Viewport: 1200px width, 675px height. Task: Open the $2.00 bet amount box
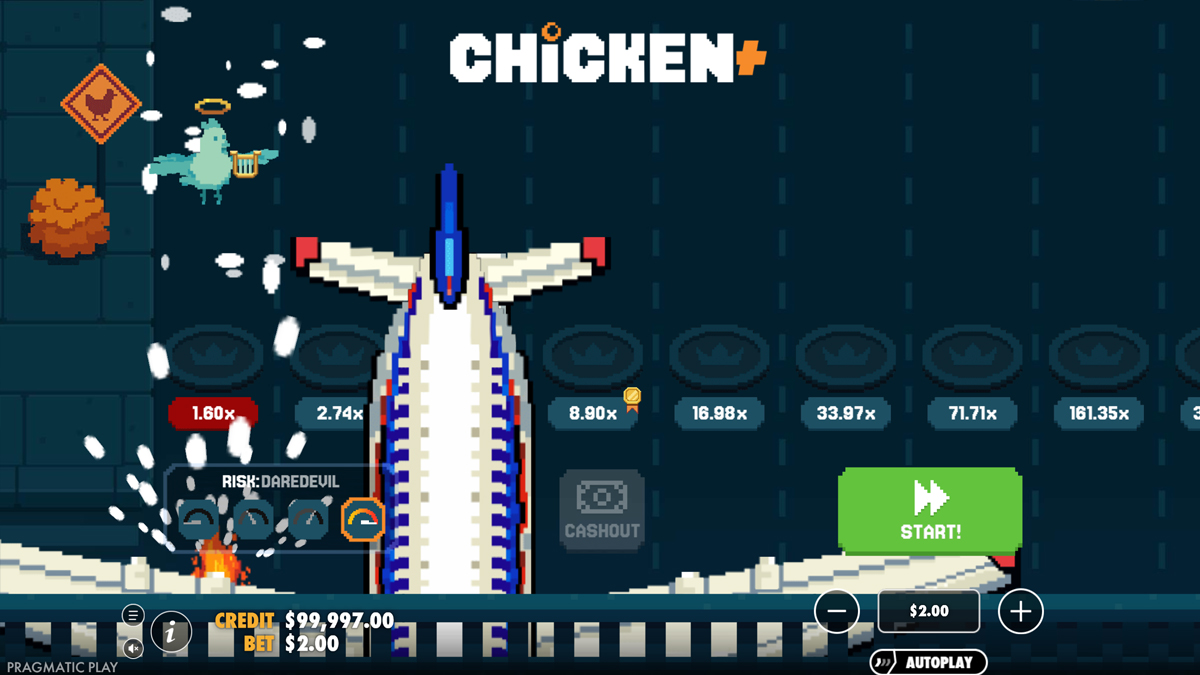click(928, 611)
